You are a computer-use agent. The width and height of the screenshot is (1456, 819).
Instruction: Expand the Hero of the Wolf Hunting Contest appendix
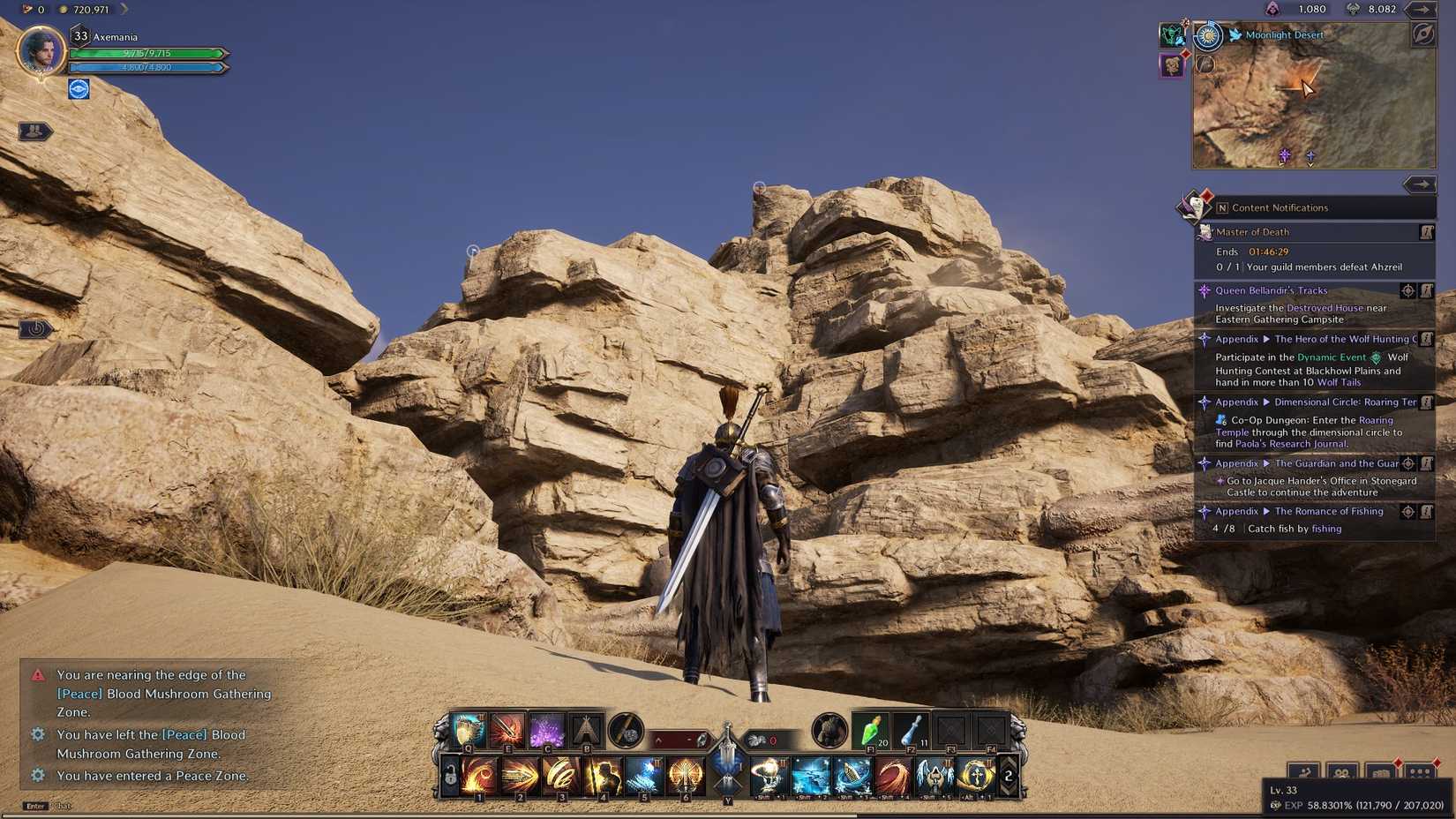pos(1266,340)
